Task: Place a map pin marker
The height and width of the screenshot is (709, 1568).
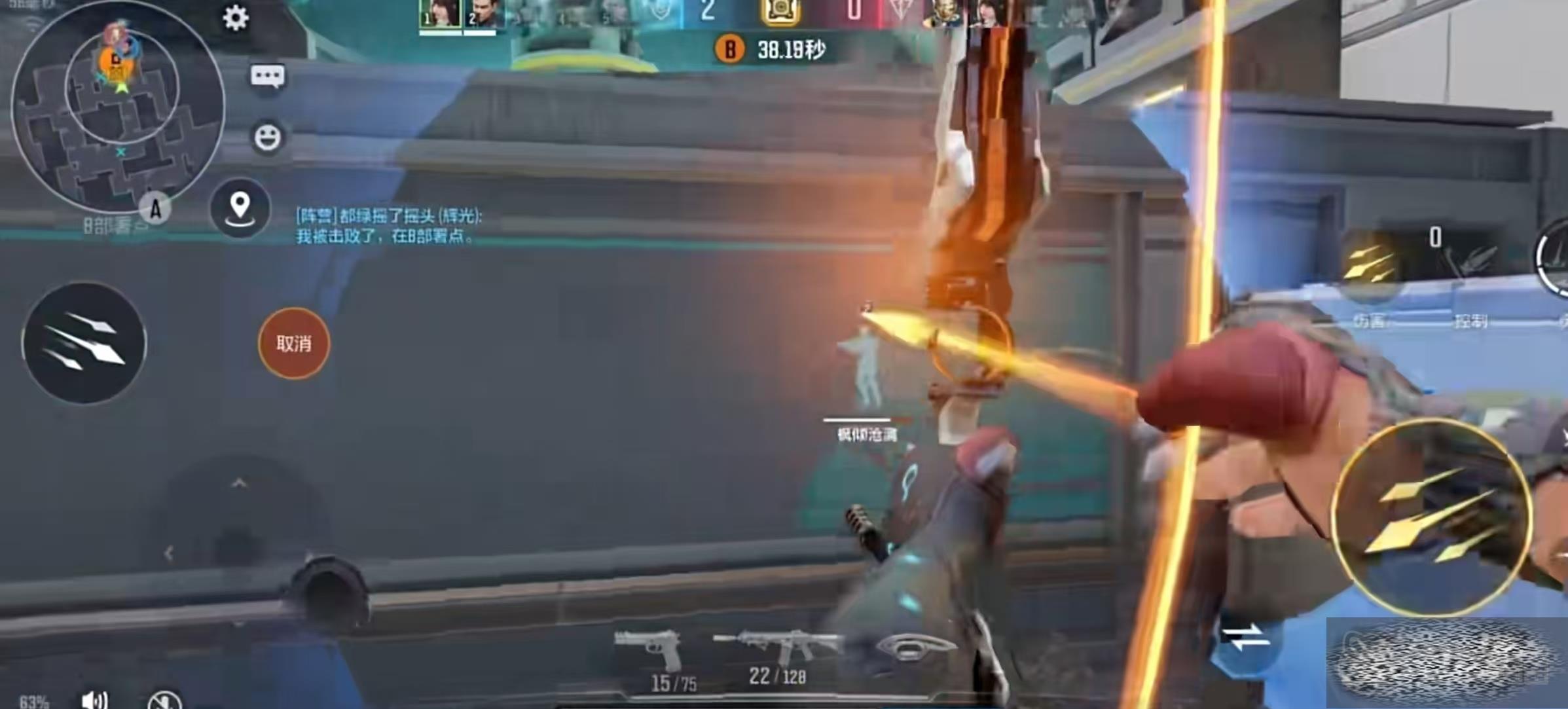Action: click(x=240, y=208)
